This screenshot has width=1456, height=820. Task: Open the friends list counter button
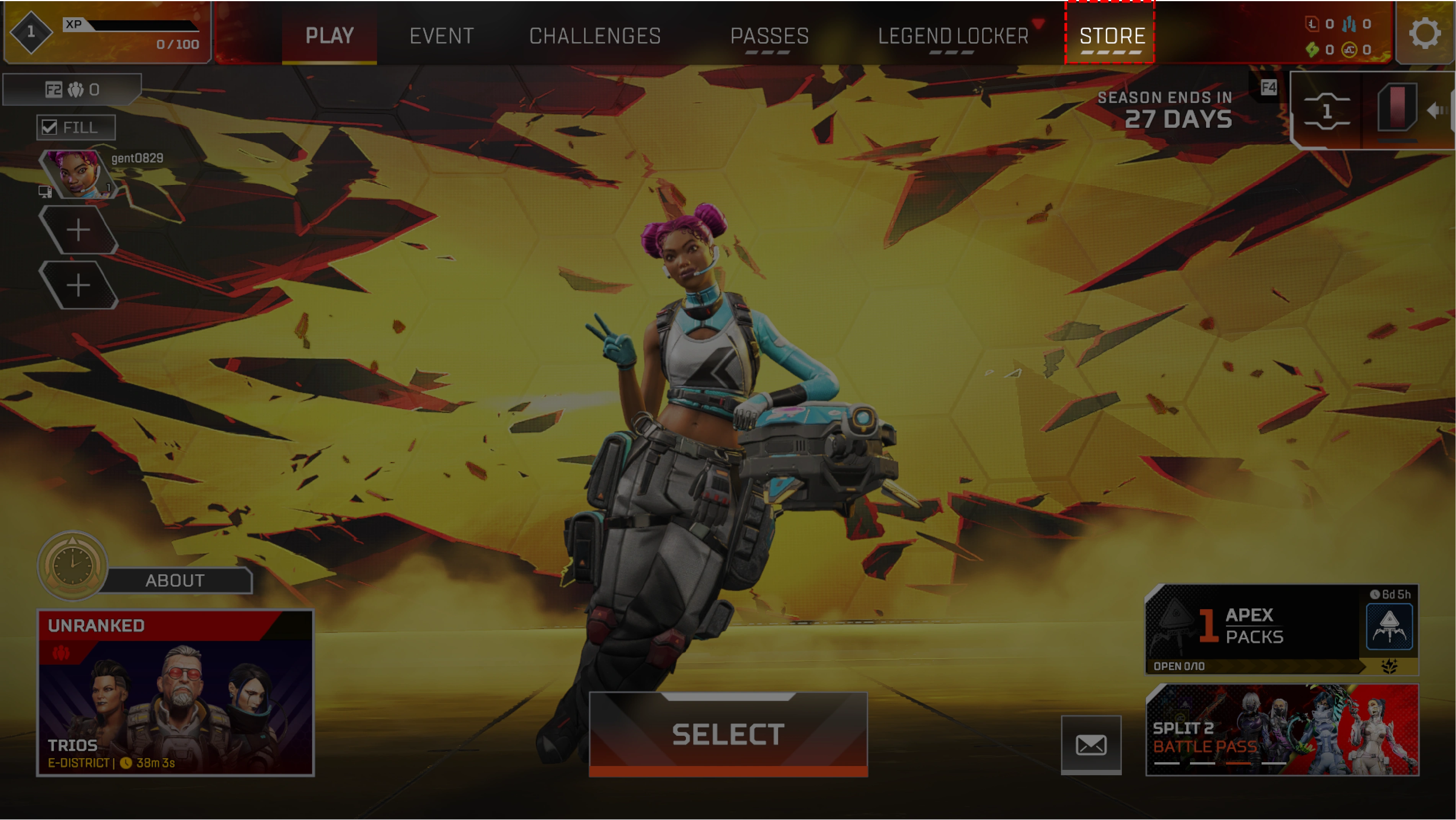coord(72,89)
